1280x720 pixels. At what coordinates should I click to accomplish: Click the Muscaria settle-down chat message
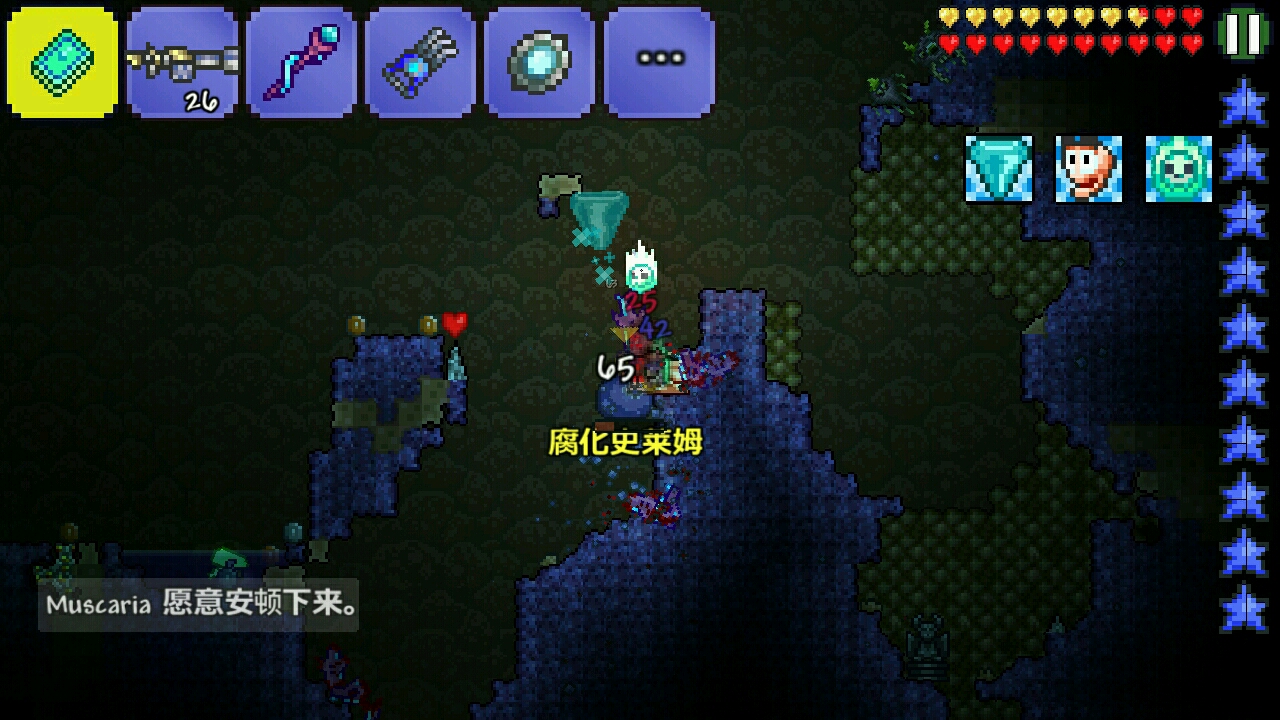pos(200,603)
